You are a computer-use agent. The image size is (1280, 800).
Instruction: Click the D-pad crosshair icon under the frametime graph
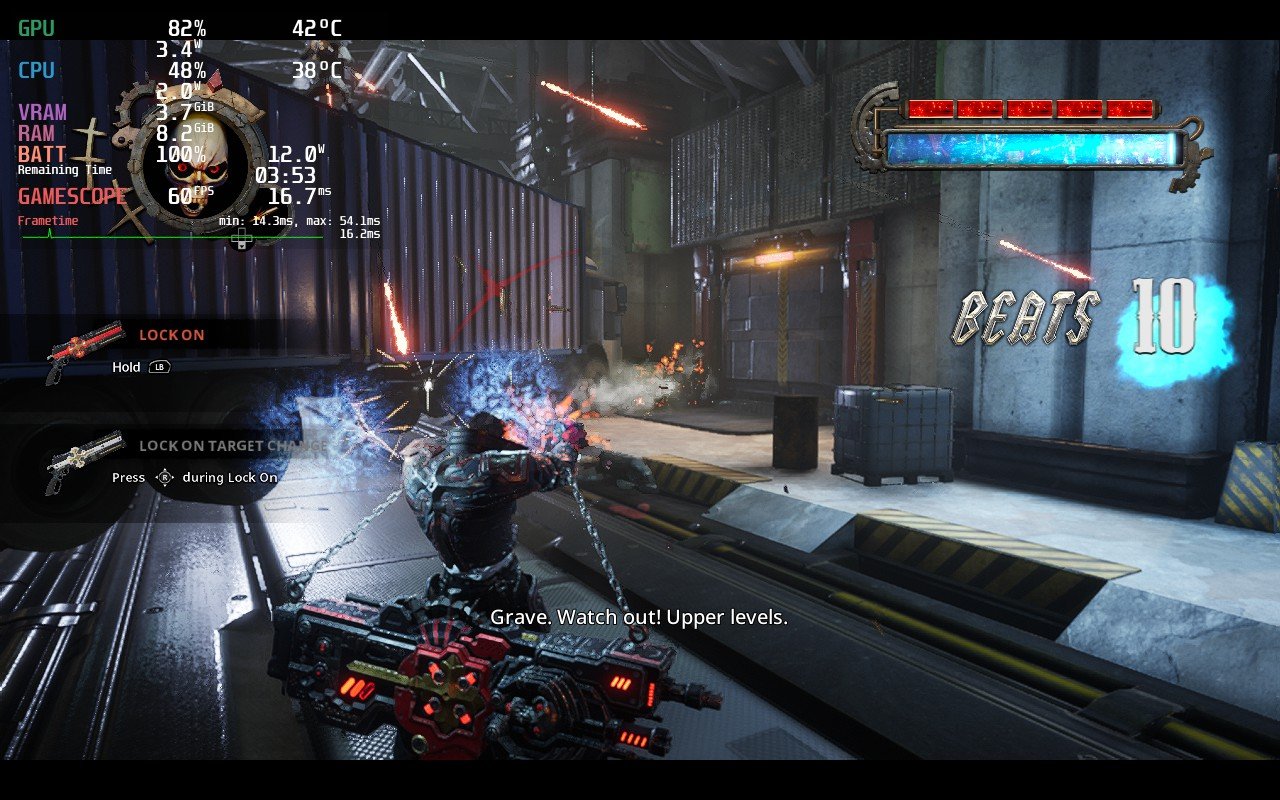(x=240, y=238)
